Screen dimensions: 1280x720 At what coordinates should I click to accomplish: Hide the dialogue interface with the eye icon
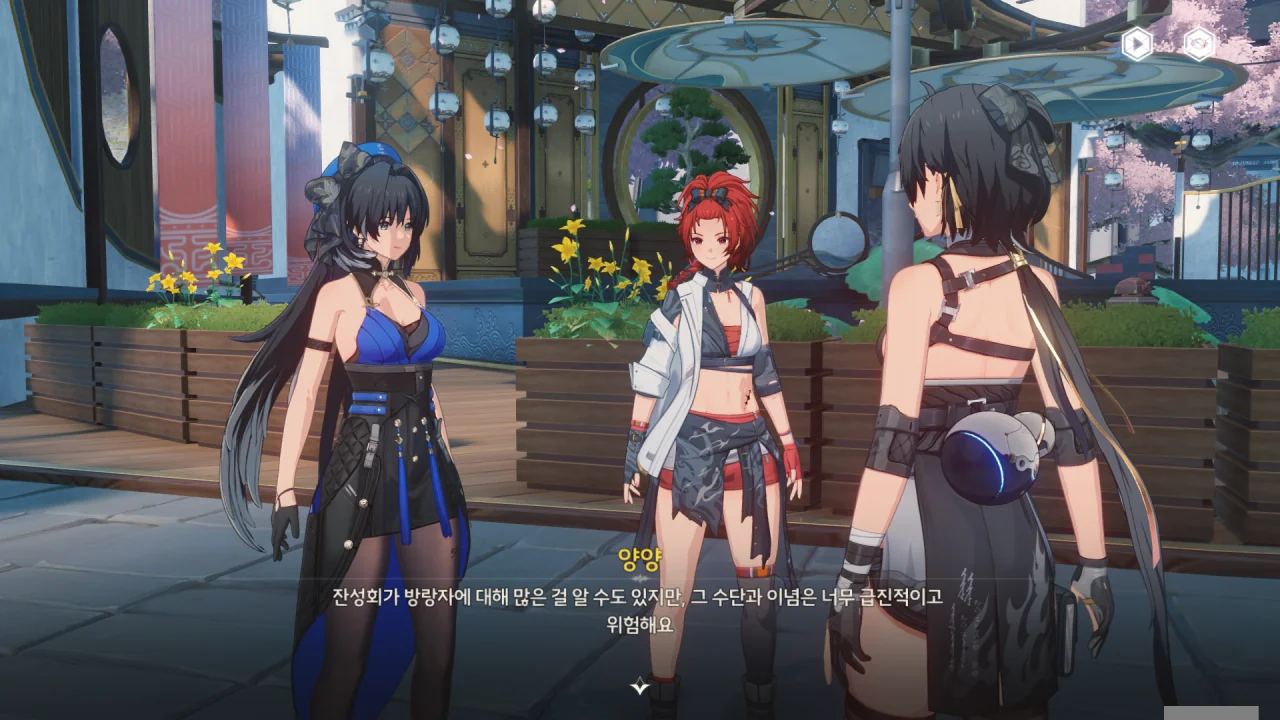pos(1199,43)
